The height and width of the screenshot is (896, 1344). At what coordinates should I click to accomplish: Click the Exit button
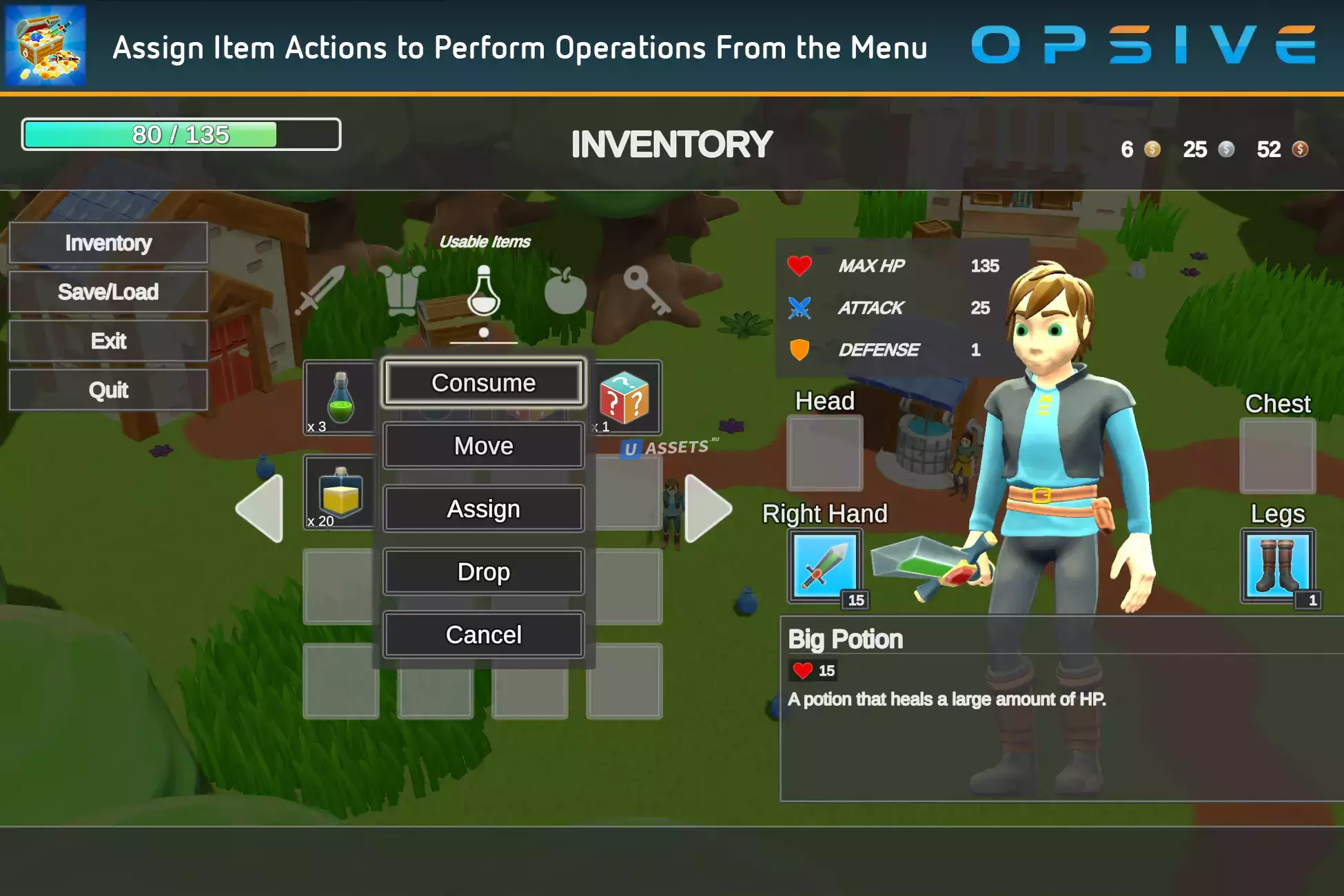pyautogui.click(x=108, y=340)
